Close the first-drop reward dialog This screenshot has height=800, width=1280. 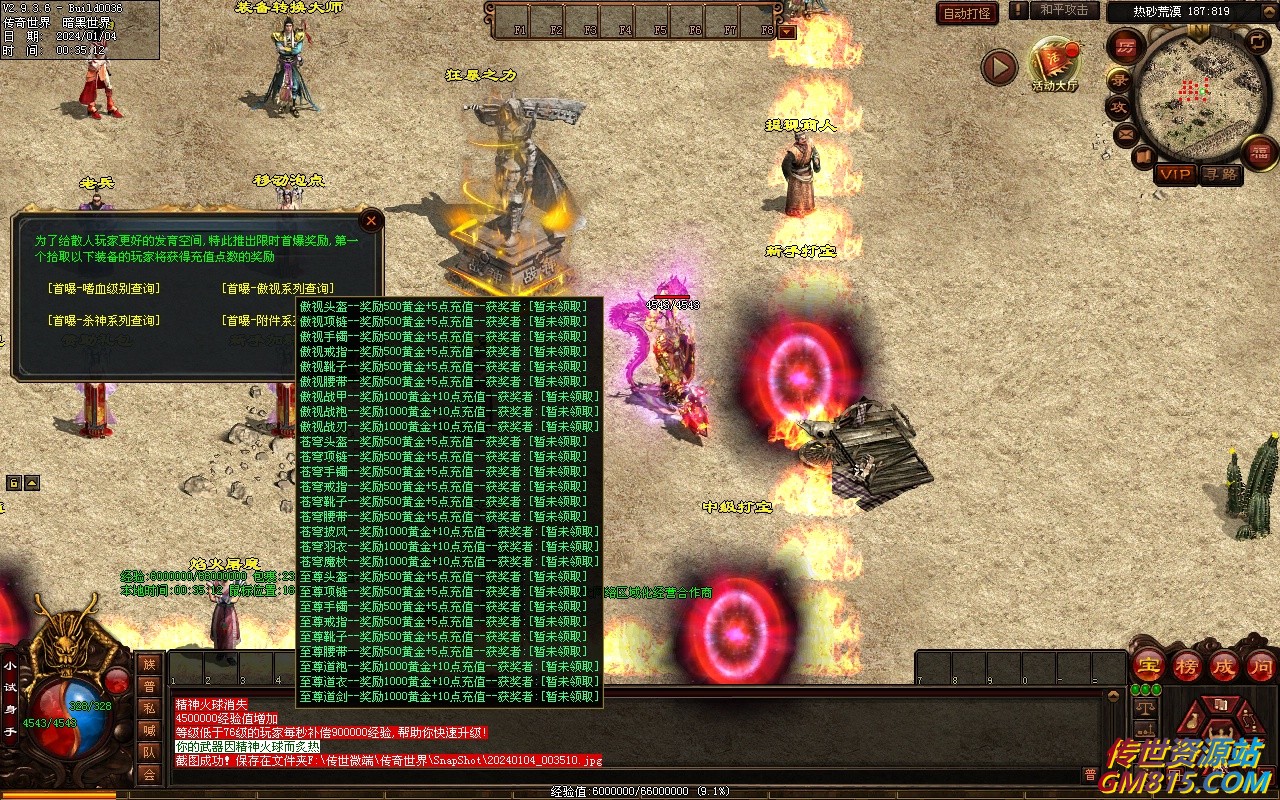[x=371, y=220]
